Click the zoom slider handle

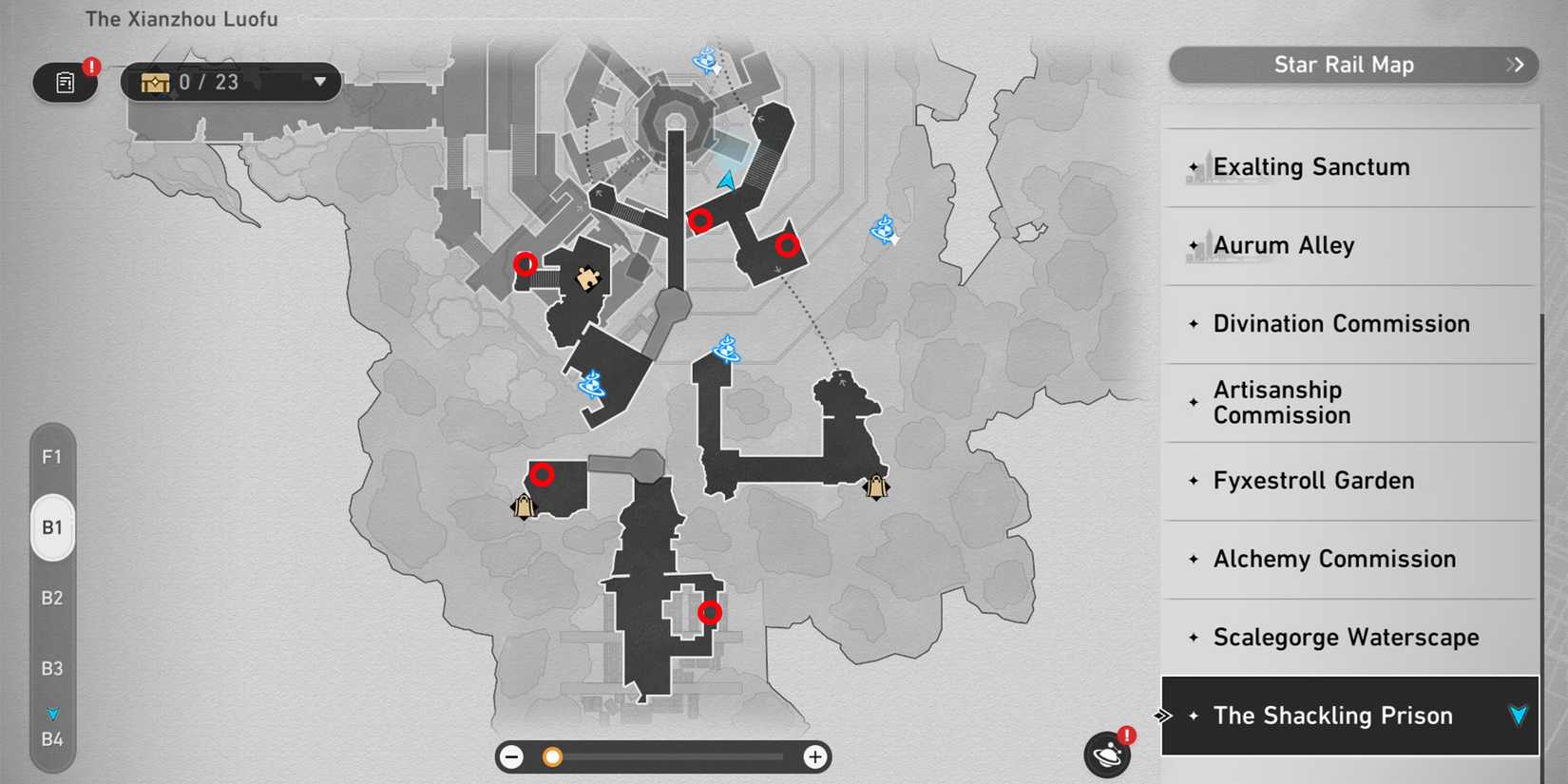pyautogui.click(x=551, y=757)
